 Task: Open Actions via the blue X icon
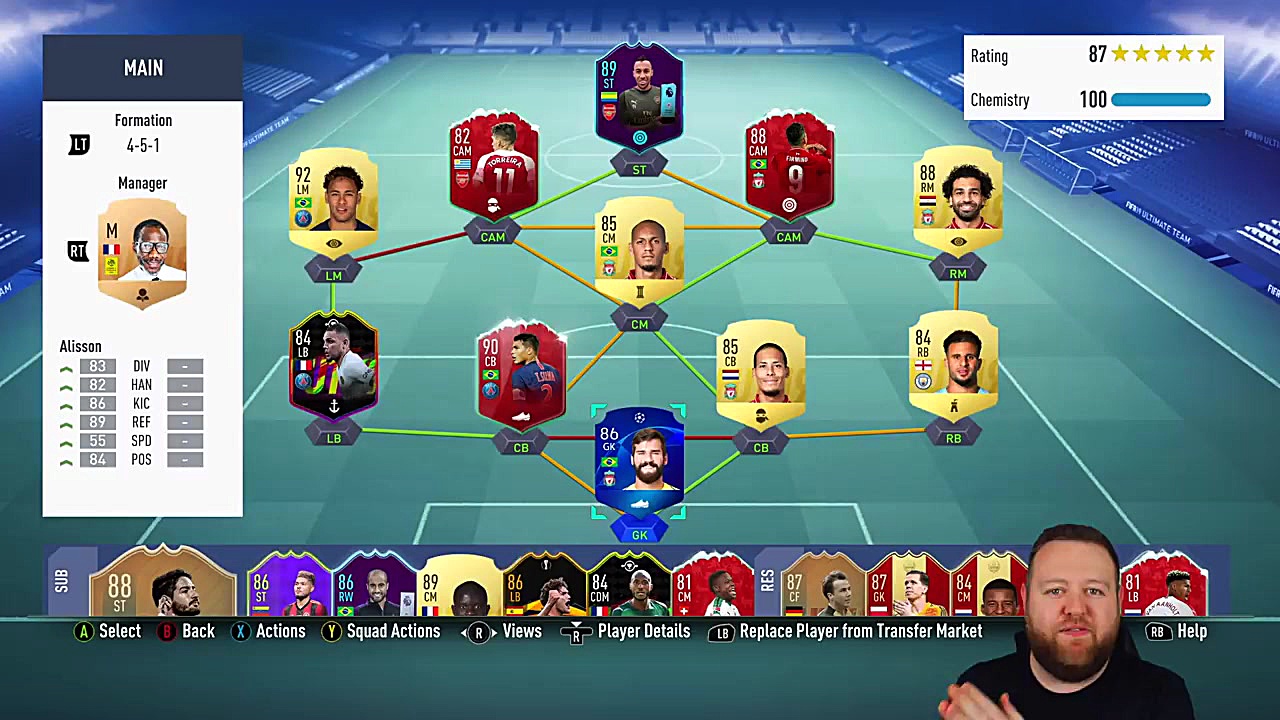[241, 631]
